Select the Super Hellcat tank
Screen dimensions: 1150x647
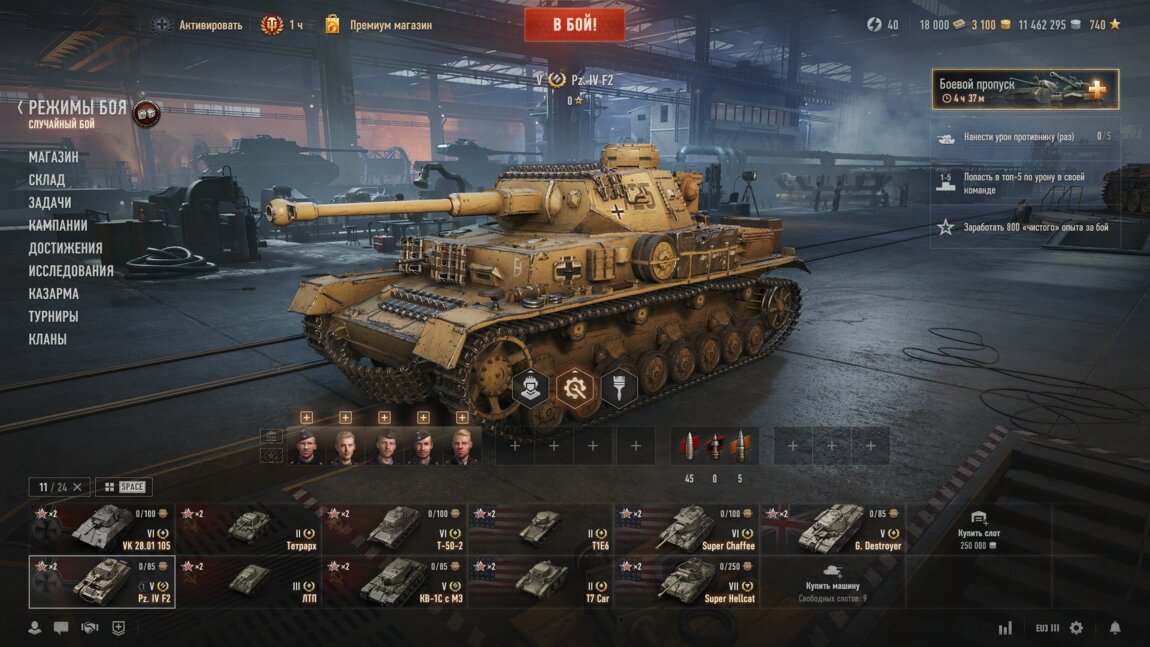(x=687, y=582)
